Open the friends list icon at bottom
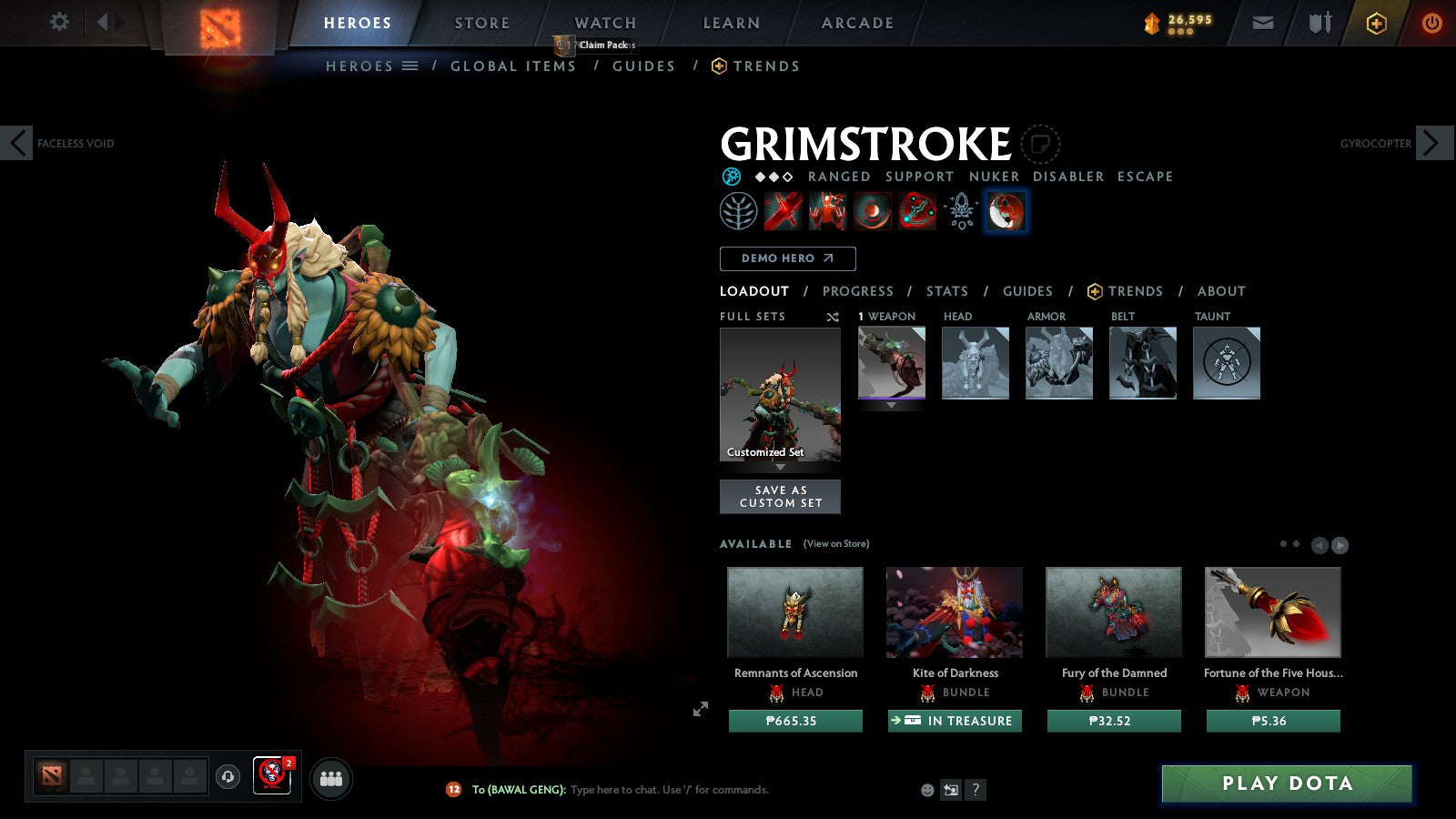Image resolution: width=1456 pixels, height=819 pixels. 331,777
